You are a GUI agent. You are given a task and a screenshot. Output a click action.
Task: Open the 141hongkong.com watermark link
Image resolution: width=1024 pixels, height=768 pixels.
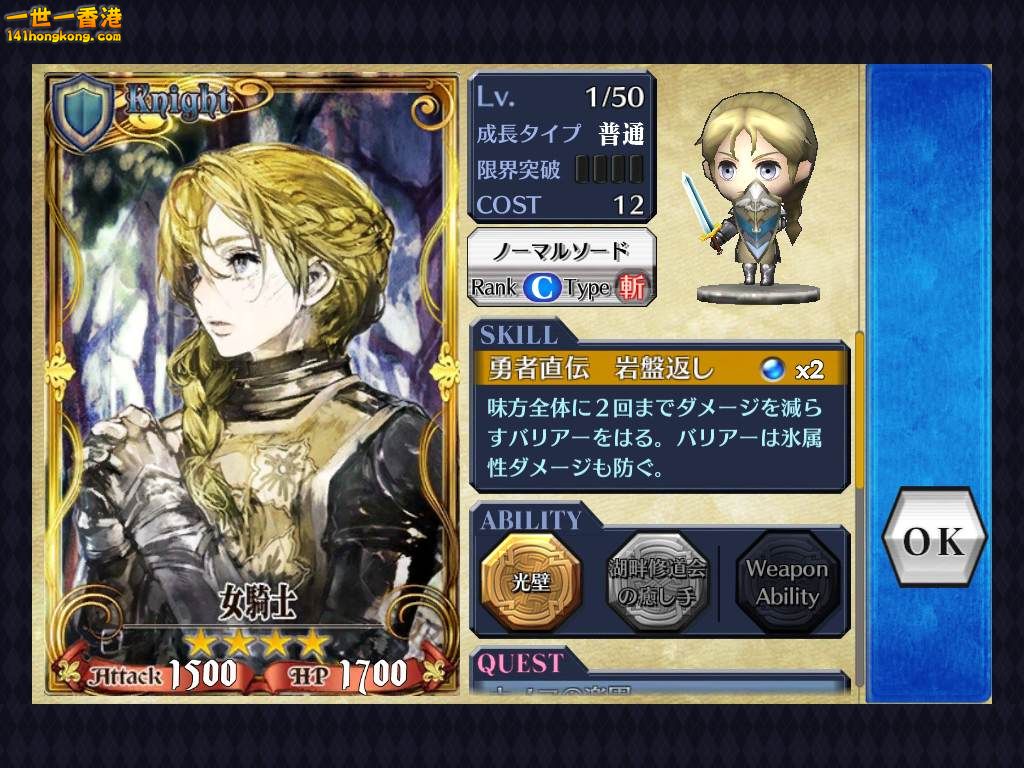[64, 26]
